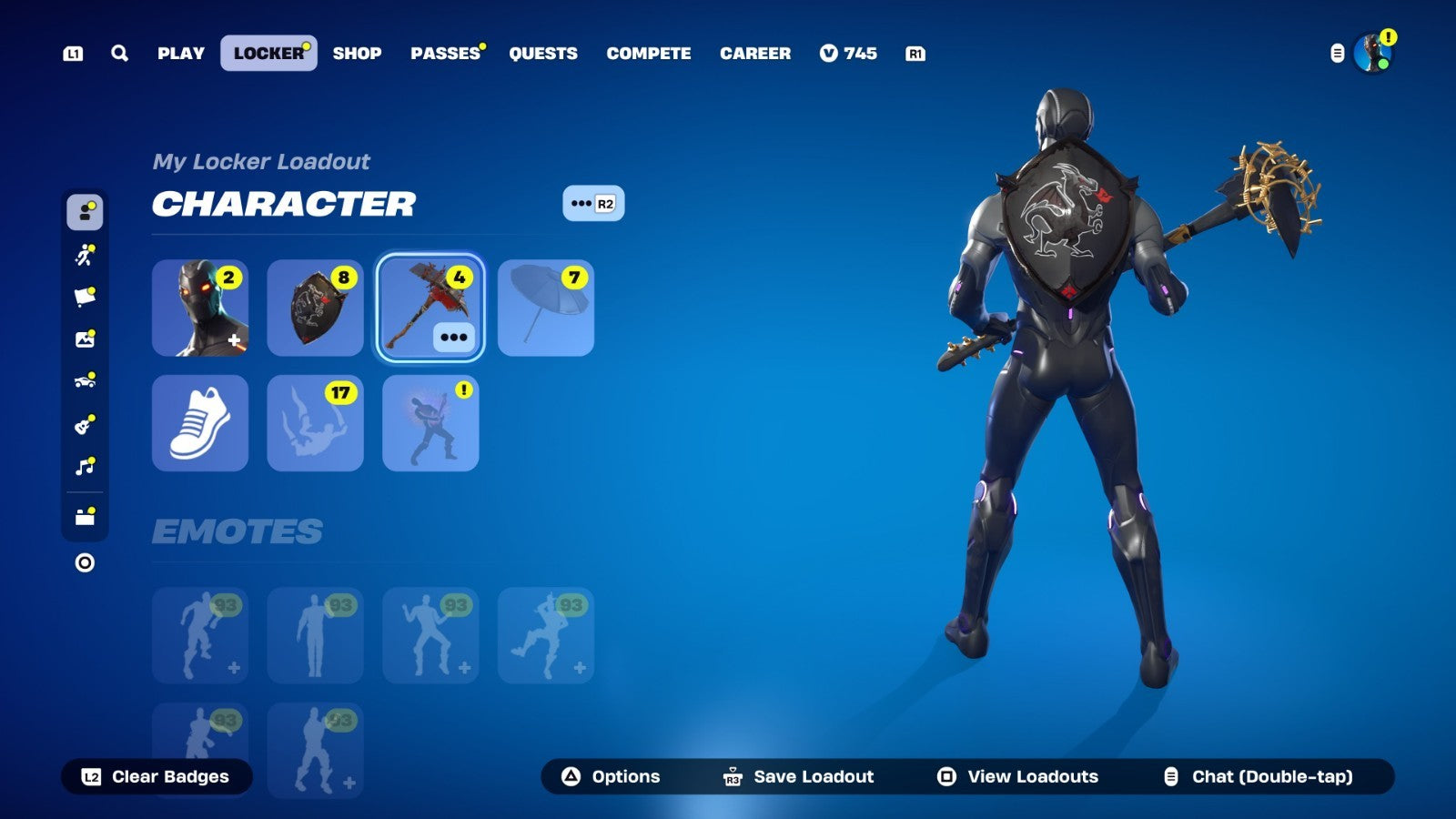Screen dimensions: 1456x819
Task: Open the car category in sidebar
Action: pyautogui.click(x=85, y=381)
